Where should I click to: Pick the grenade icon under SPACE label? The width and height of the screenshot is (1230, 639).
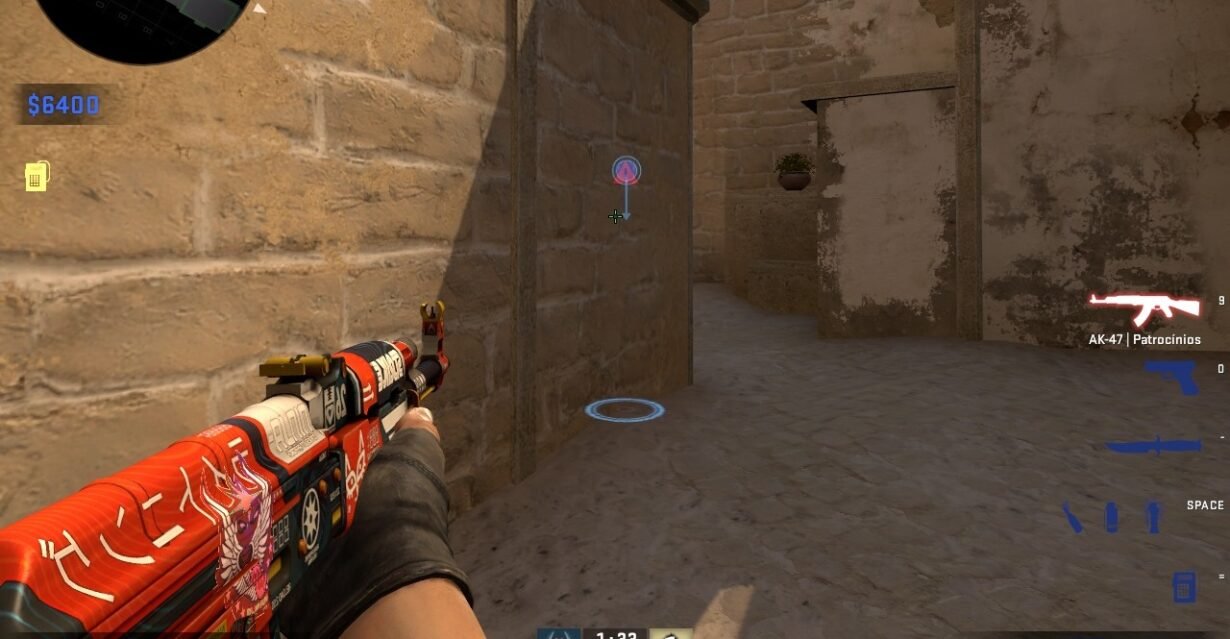click(x=1153, y=517)
